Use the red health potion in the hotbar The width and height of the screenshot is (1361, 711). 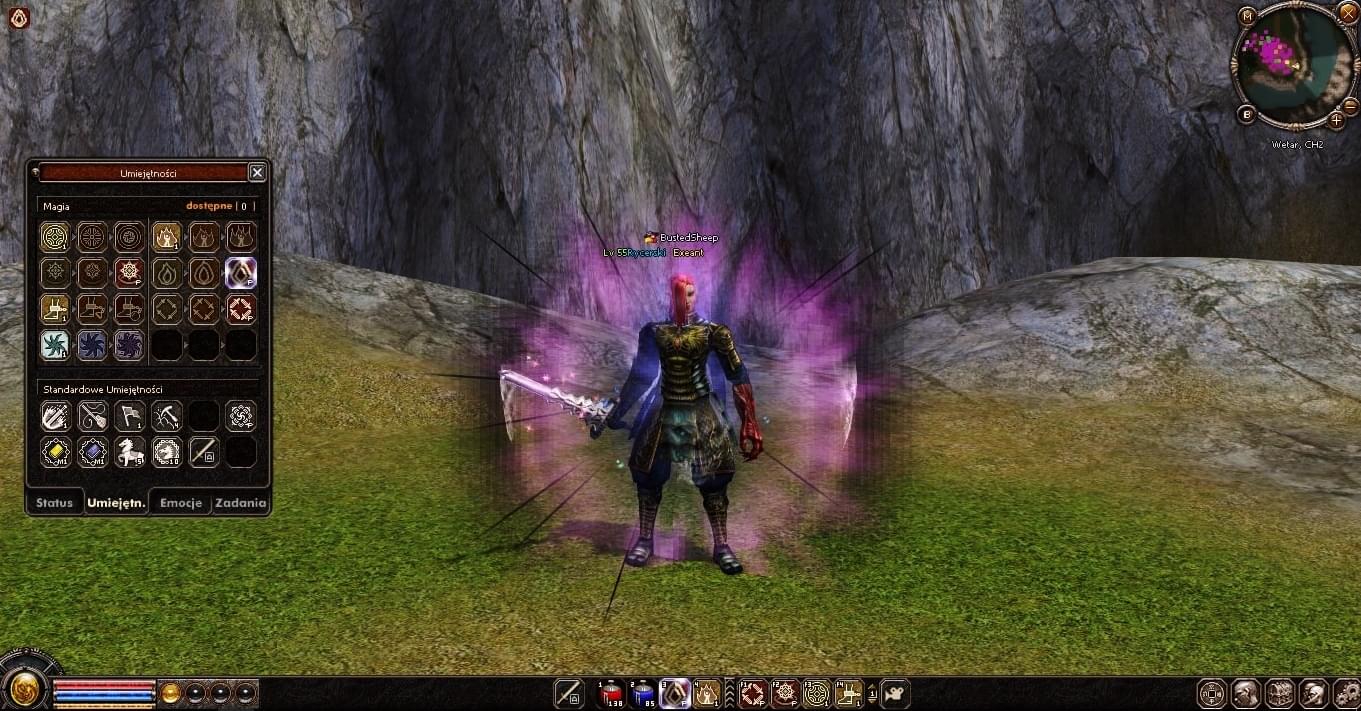tap(612, 692)
